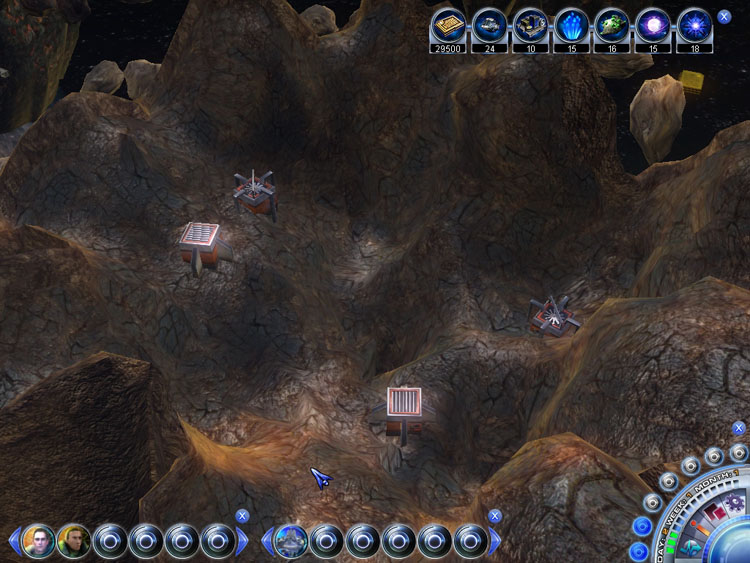Show previous bases with left arrow

click(x=267, y=542)
